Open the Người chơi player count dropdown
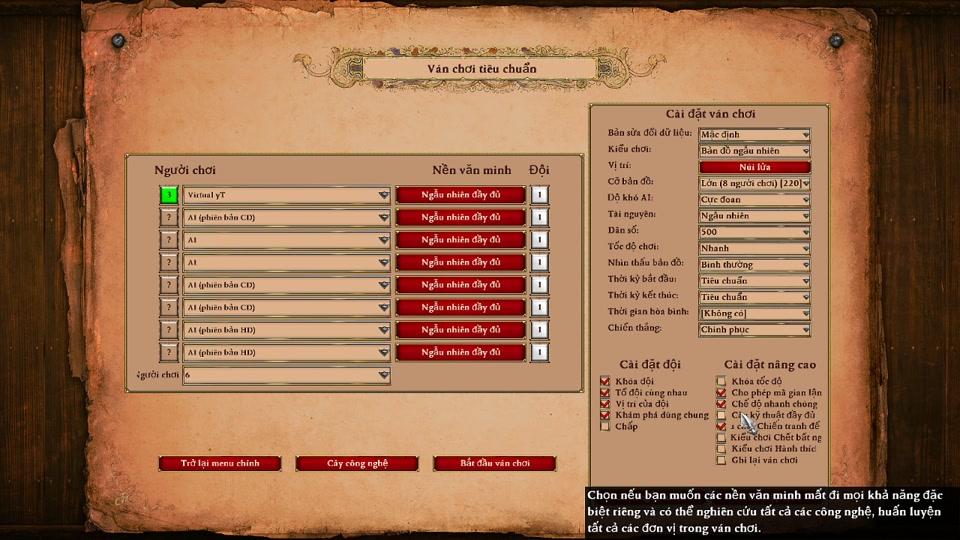 click(286, 375)
